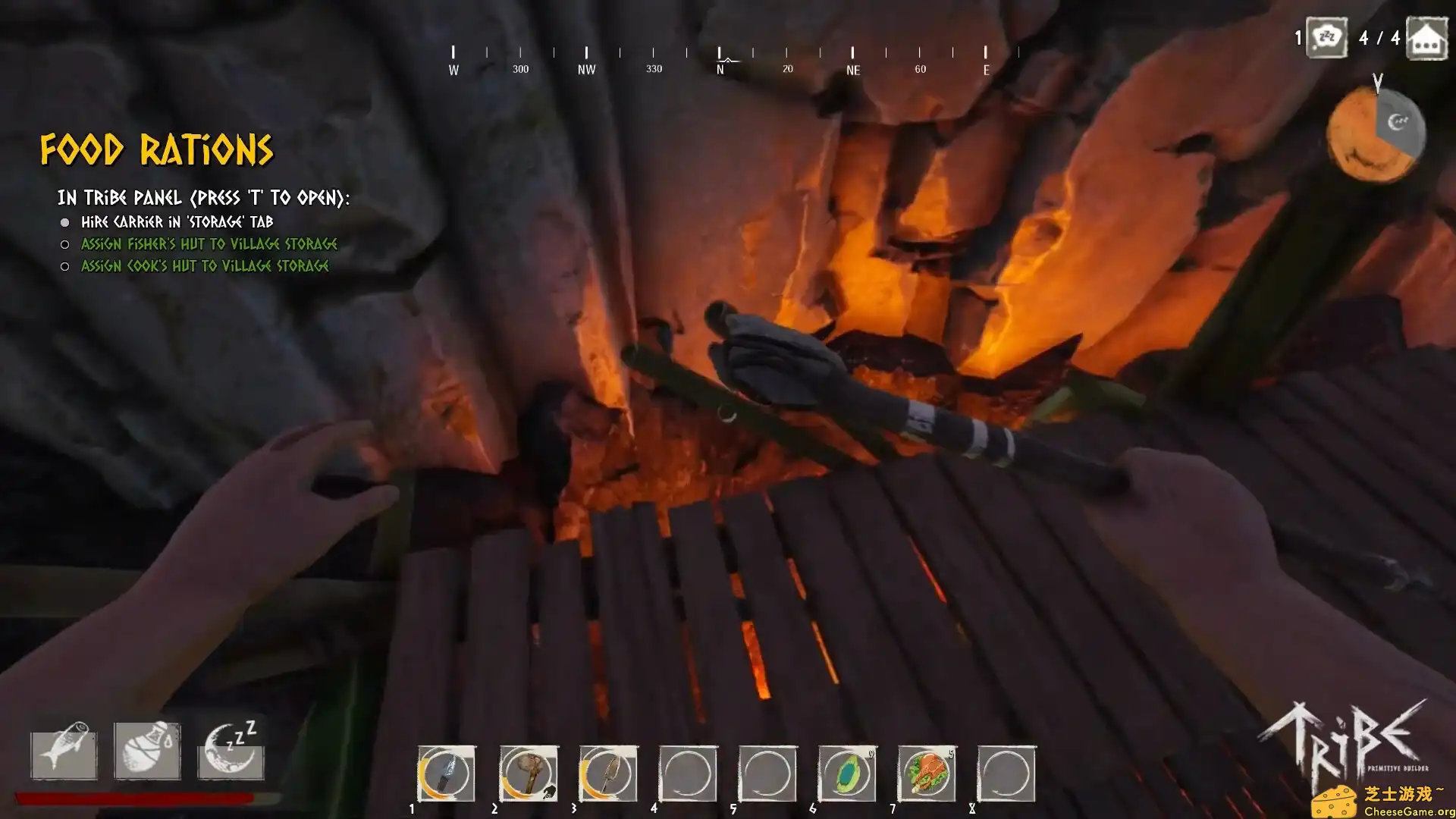Check the Assign Cook's Hut objective circle
The height and width of the screenshot is (819, 1456).
(64, 266)
